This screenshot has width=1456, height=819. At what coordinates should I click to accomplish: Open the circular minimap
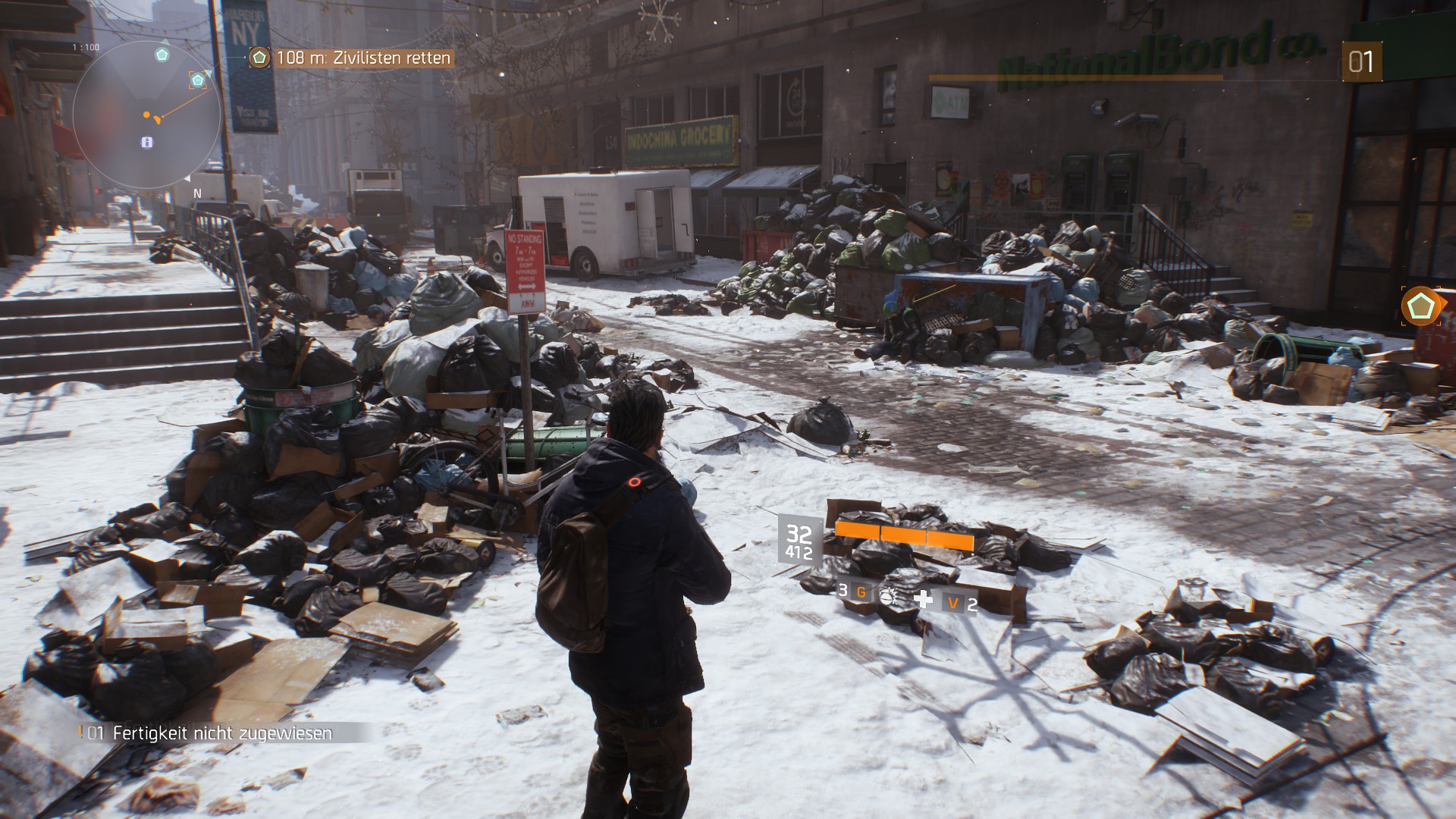coord(146,115)
